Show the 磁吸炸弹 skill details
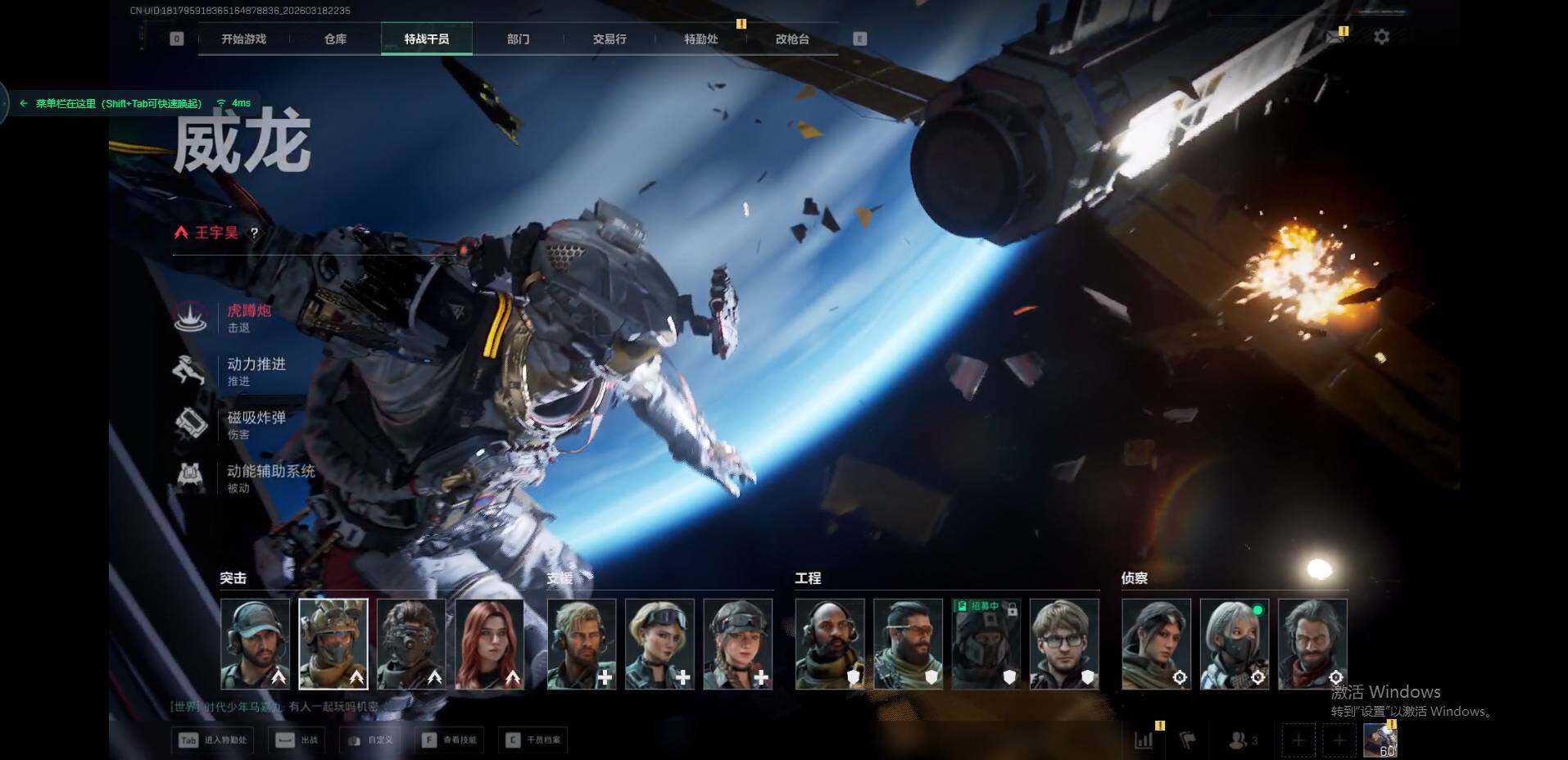 pos(256,423)
